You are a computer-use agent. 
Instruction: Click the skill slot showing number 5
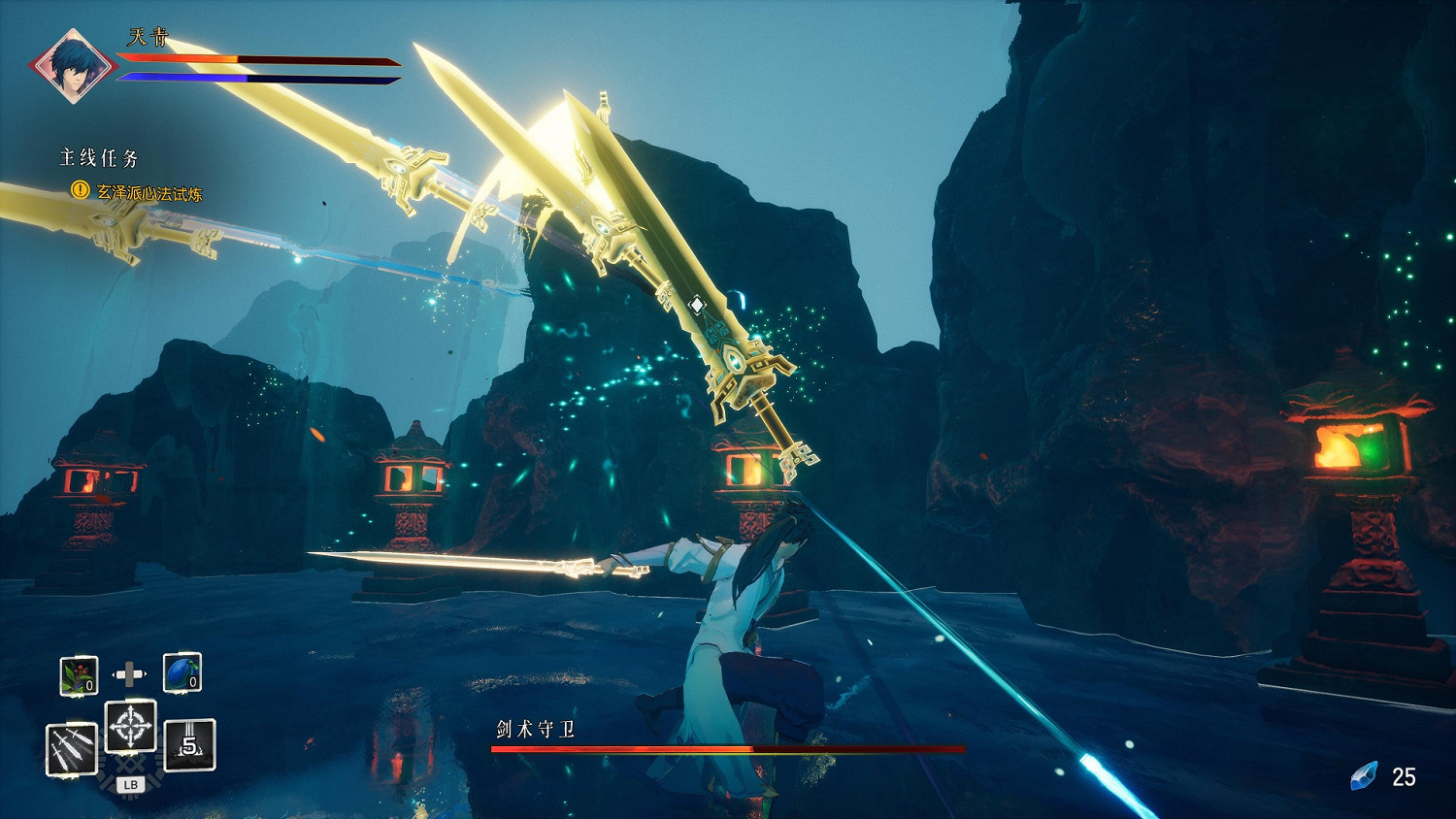click(189, 744)
